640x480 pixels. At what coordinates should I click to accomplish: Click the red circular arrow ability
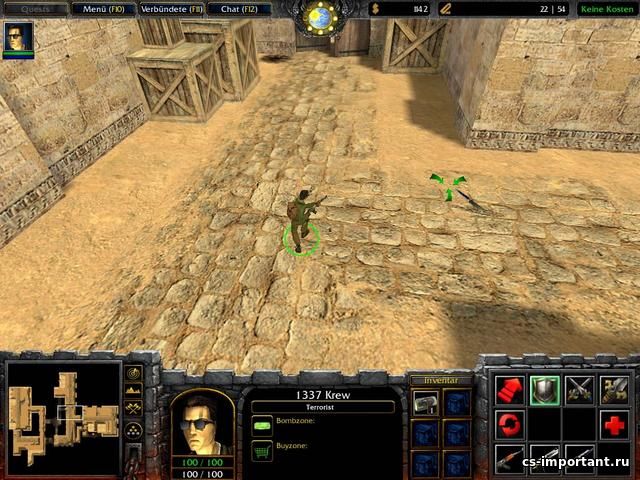[x=510, y=424]
